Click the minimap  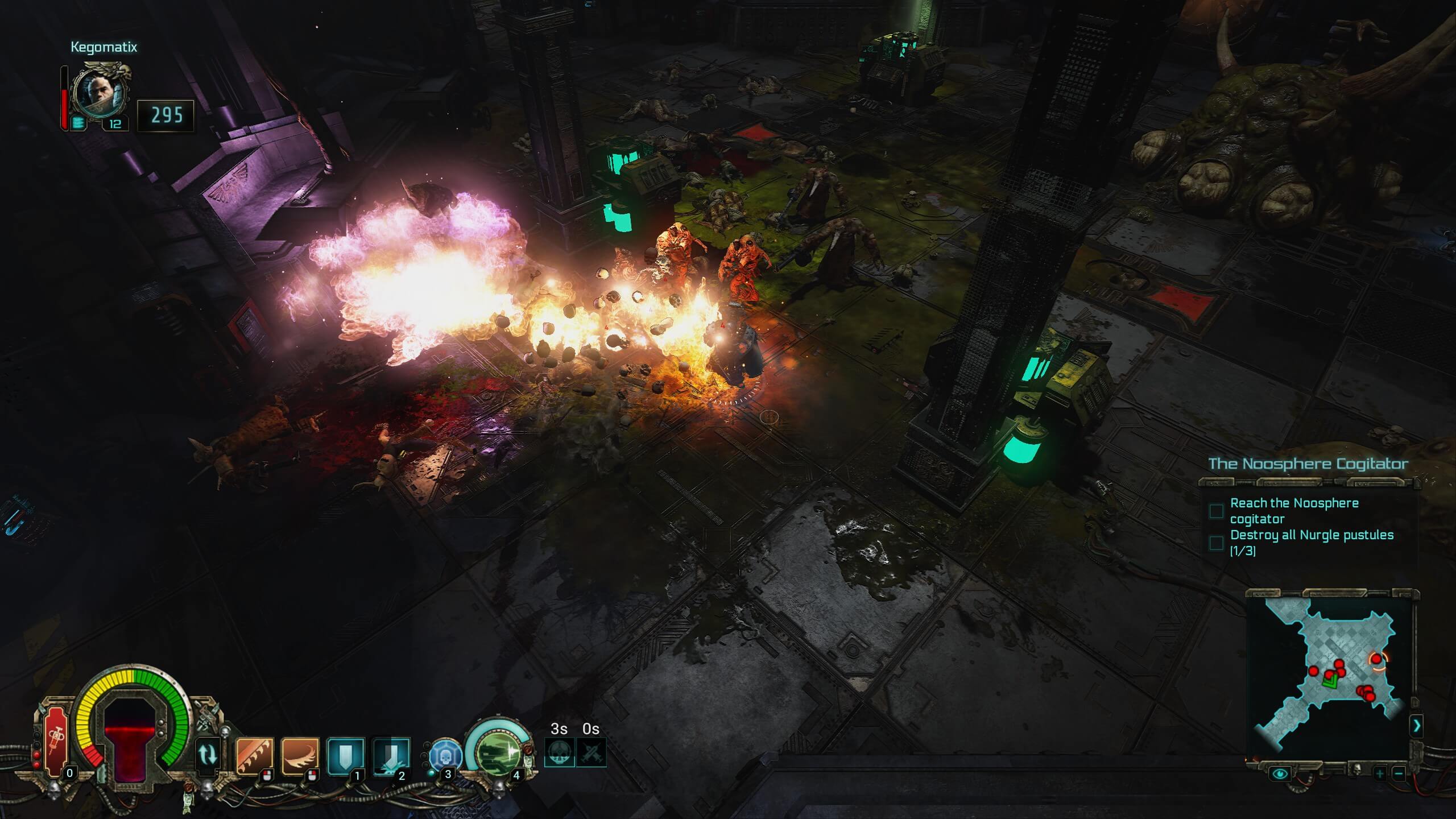pos(1329,677)
